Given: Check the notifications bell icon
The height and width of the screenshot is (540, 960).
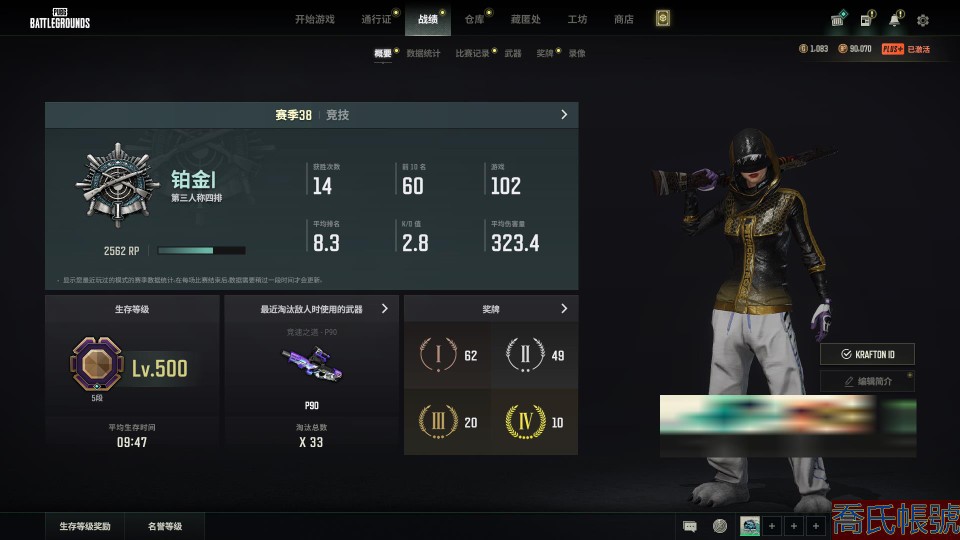Looking at the screenshot, I should [894, 20].
